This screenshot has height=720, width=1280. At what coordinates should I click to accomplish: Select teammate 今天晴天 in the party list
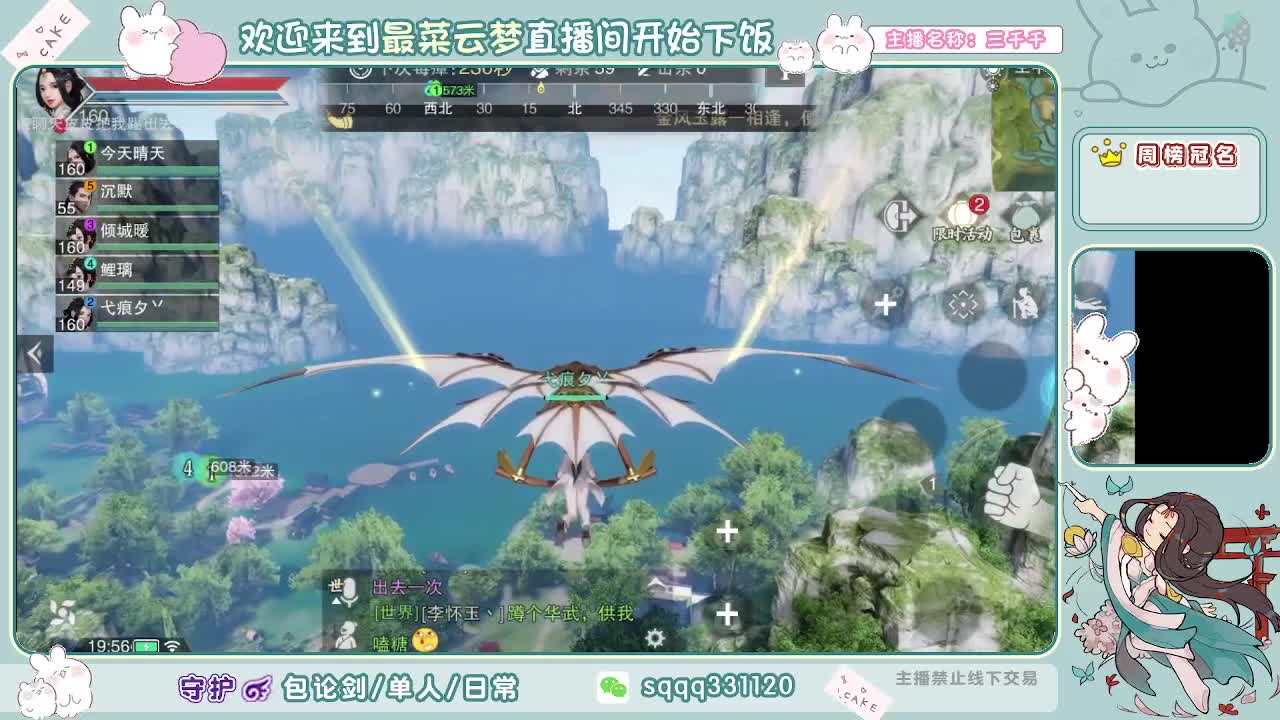[x=130, y=152]
